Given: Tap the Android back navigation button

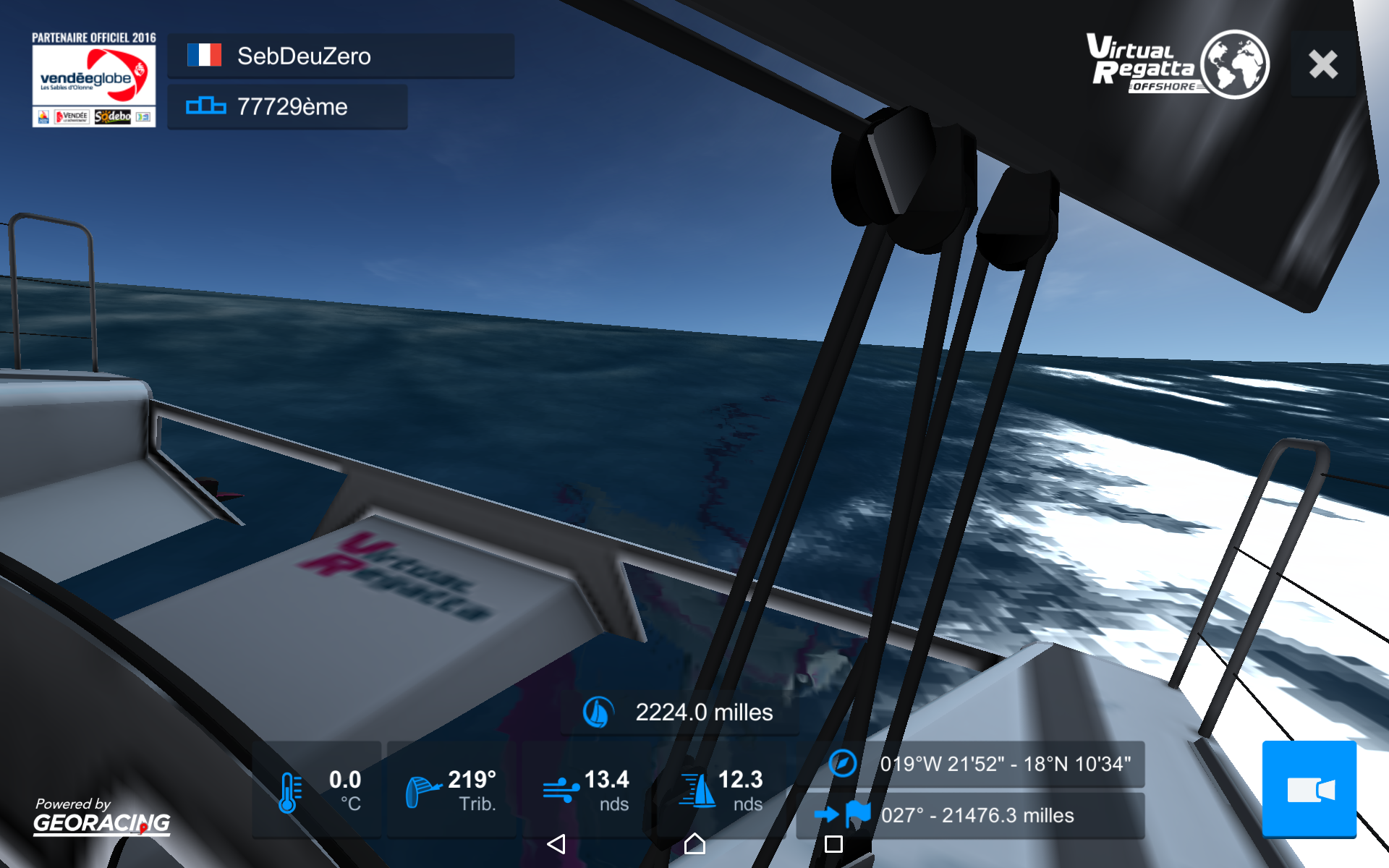Looking at the screenshot, I should pyautogui.click(x=556, y=843).
